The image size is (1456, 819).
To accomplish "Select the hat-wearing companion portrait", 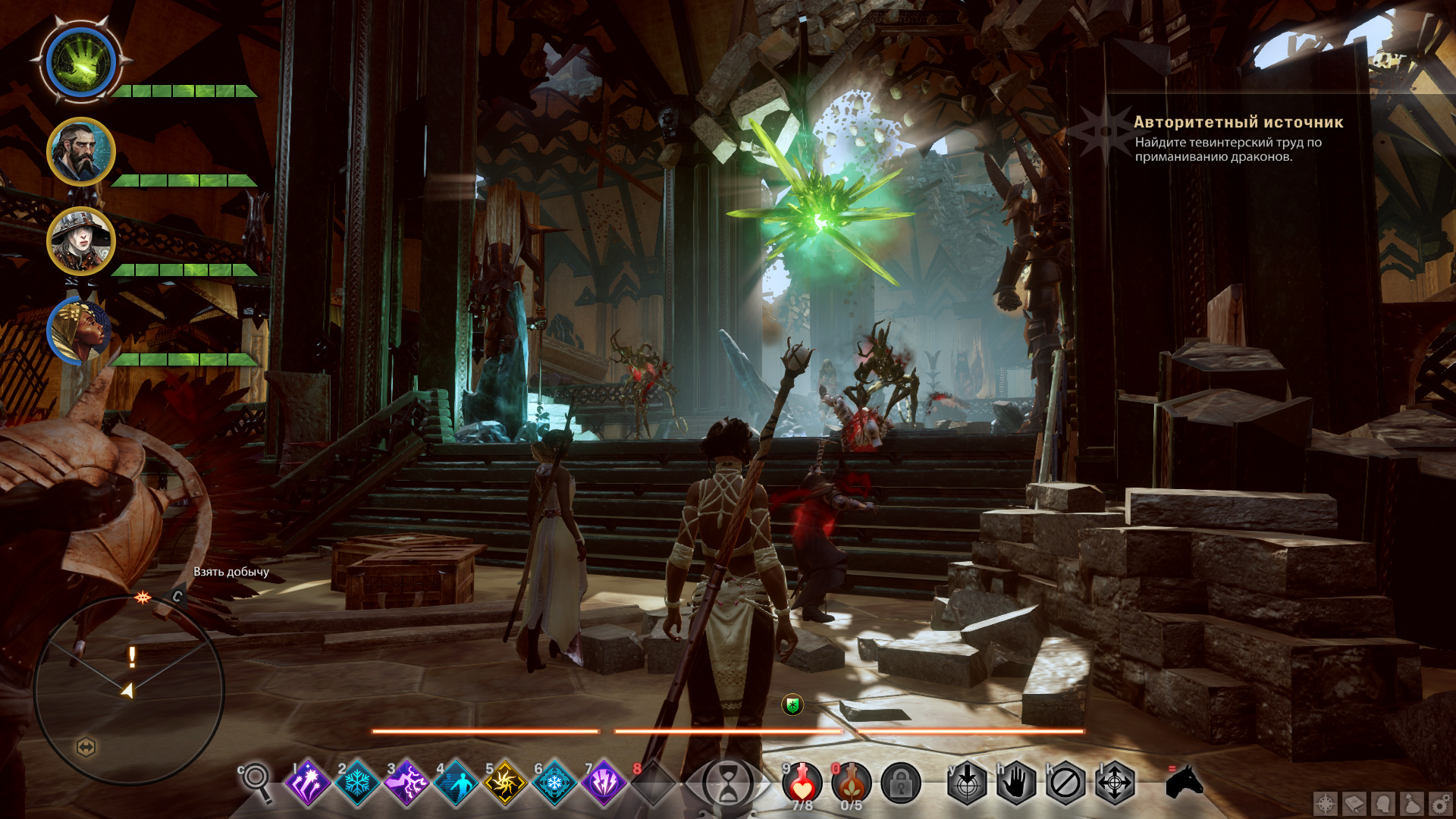I will click(80, 241).
